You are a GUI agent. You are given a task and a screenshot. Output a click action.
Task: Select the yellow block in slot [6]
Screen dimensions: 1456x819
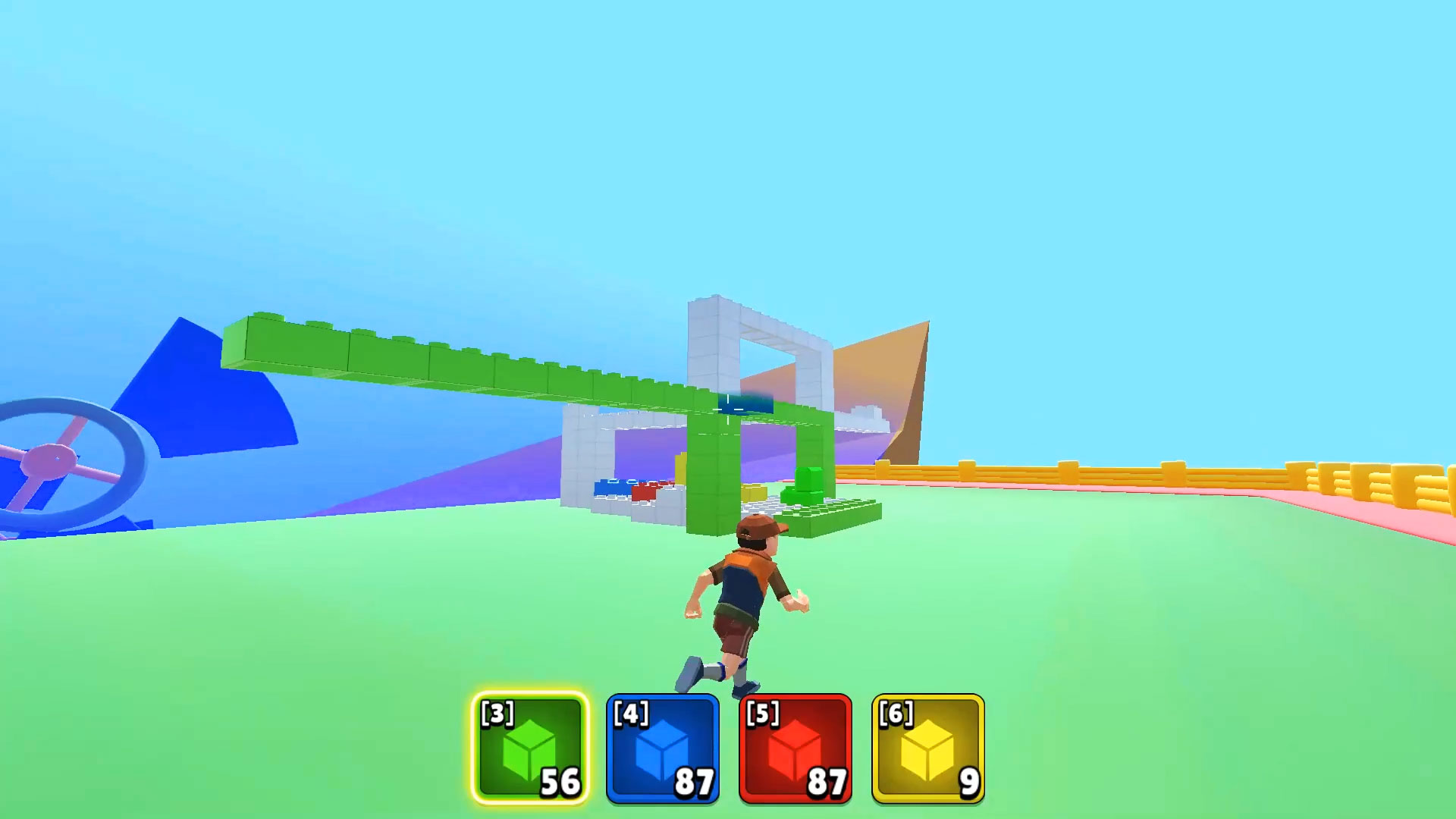click(927, 747)
